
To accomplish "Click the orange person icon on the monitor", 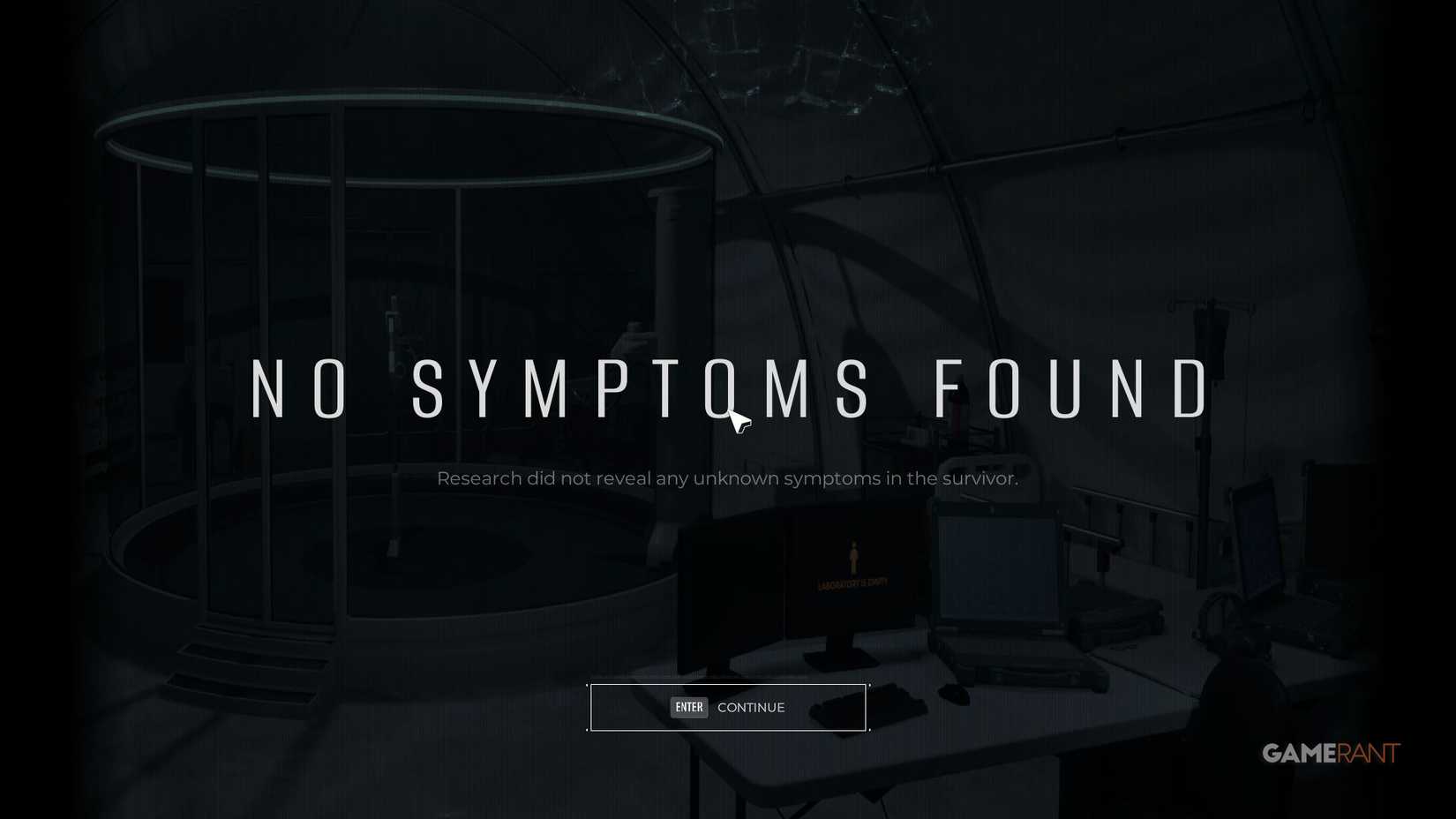I will (x=853, y=556).
